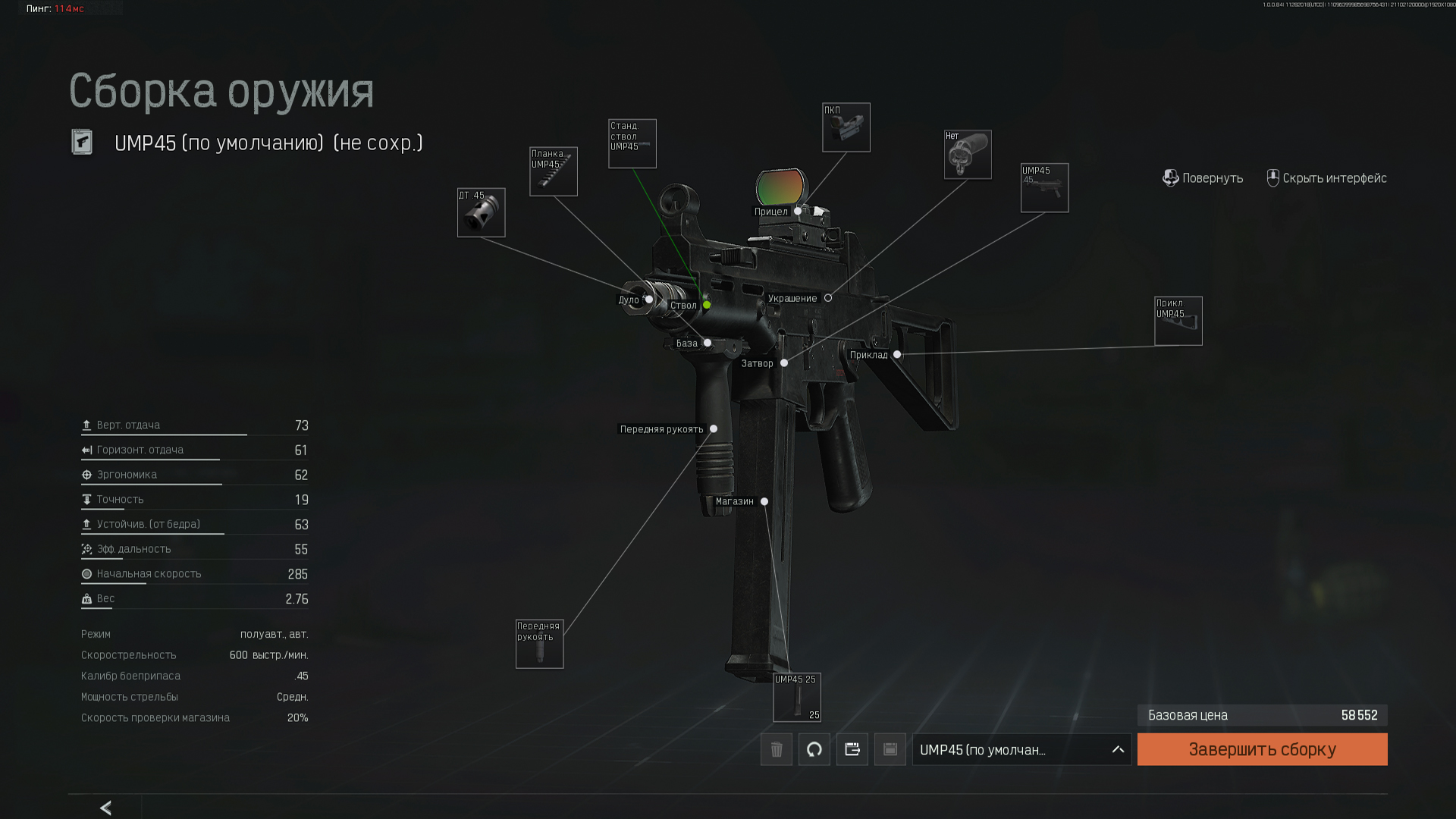
Task: Click the export build icon button
Action: [852, 749]
